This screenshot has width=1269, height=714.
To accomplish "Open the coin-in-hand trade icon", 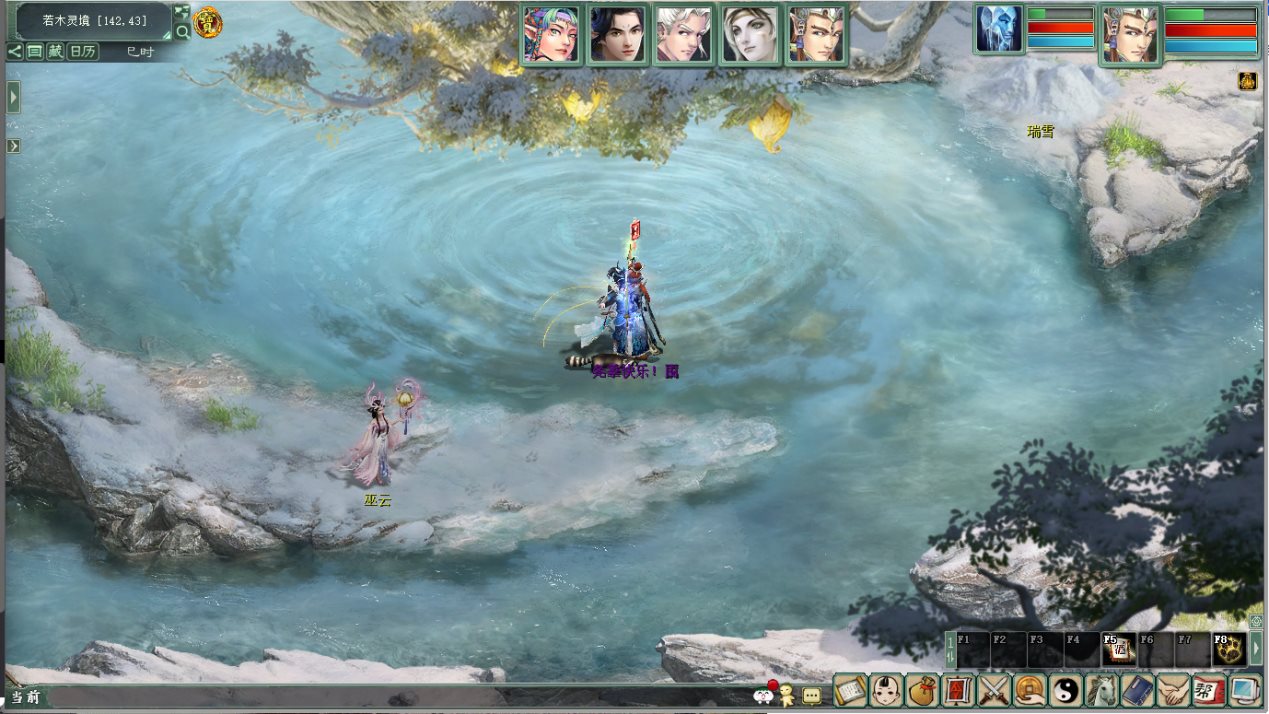I will click(1030, 690).
